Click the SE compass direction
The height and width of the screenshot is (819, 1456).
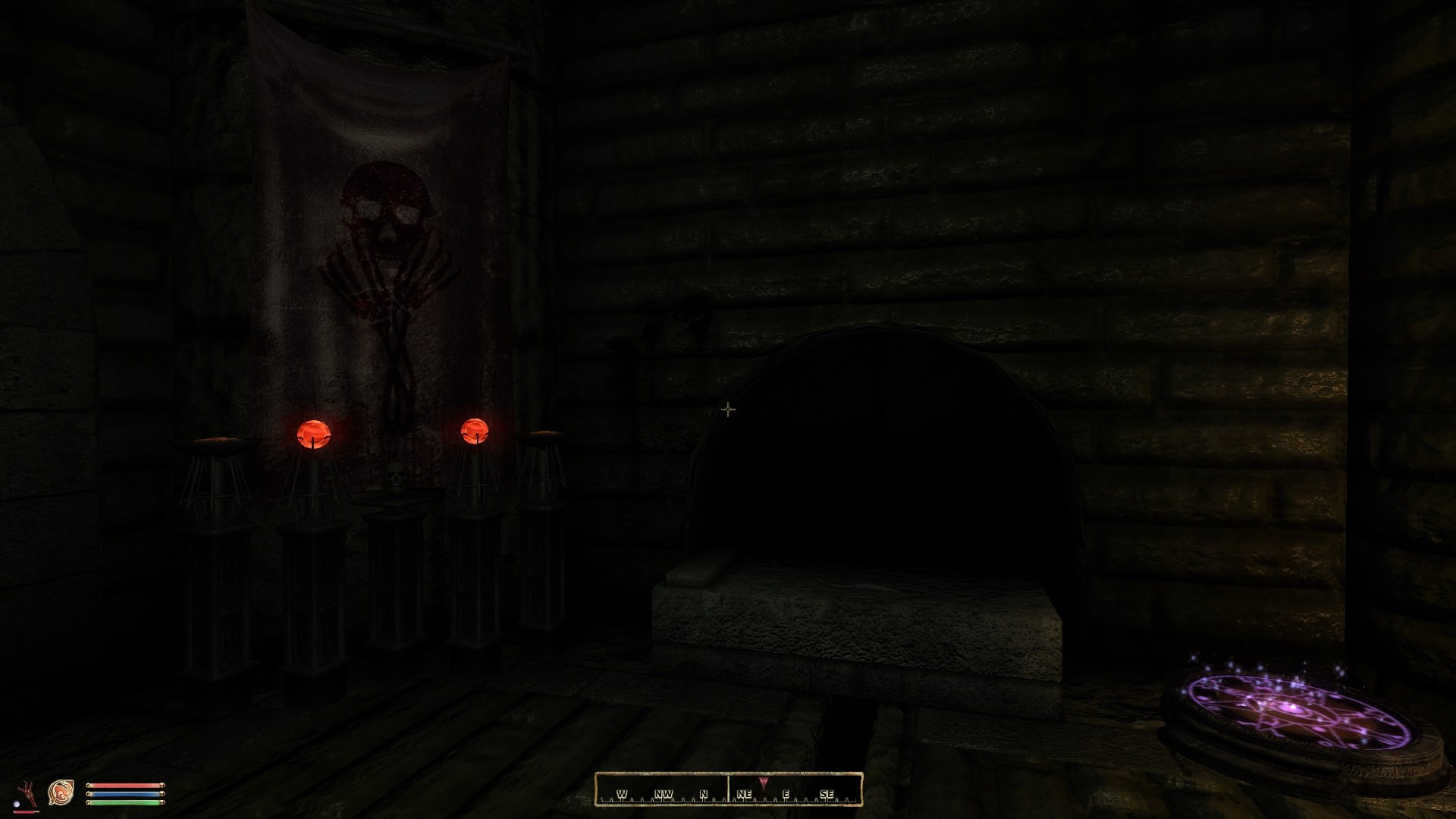click(827, 794)
